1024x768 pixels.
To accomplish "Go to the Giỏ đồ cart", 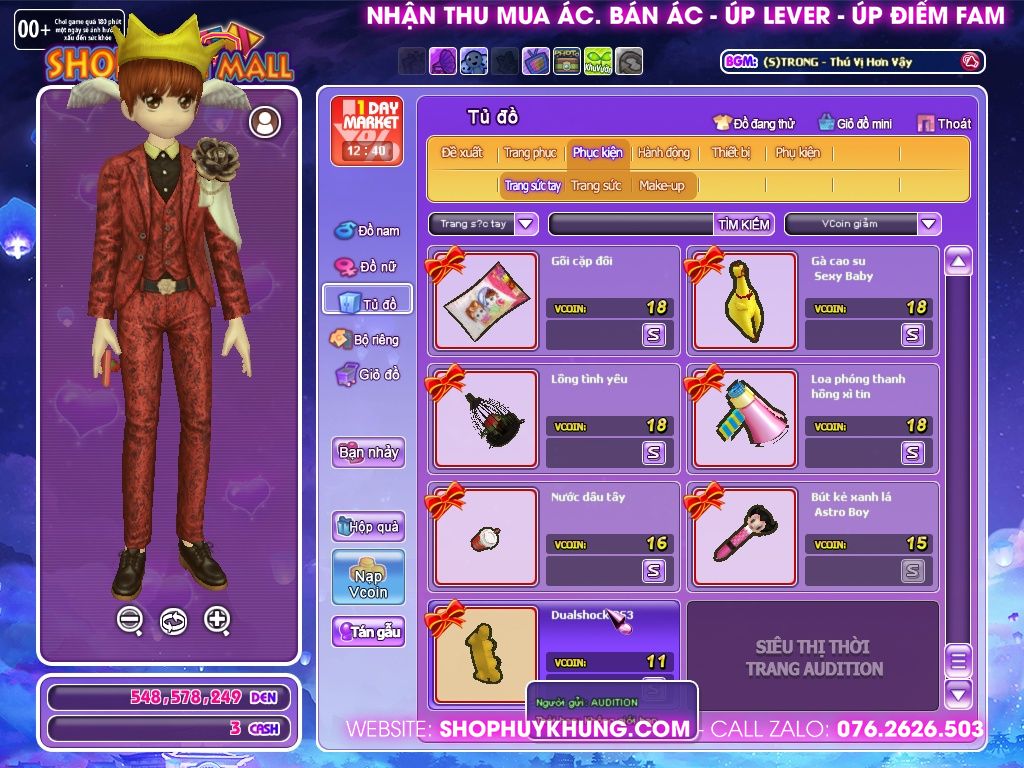I will click(367, 375).
